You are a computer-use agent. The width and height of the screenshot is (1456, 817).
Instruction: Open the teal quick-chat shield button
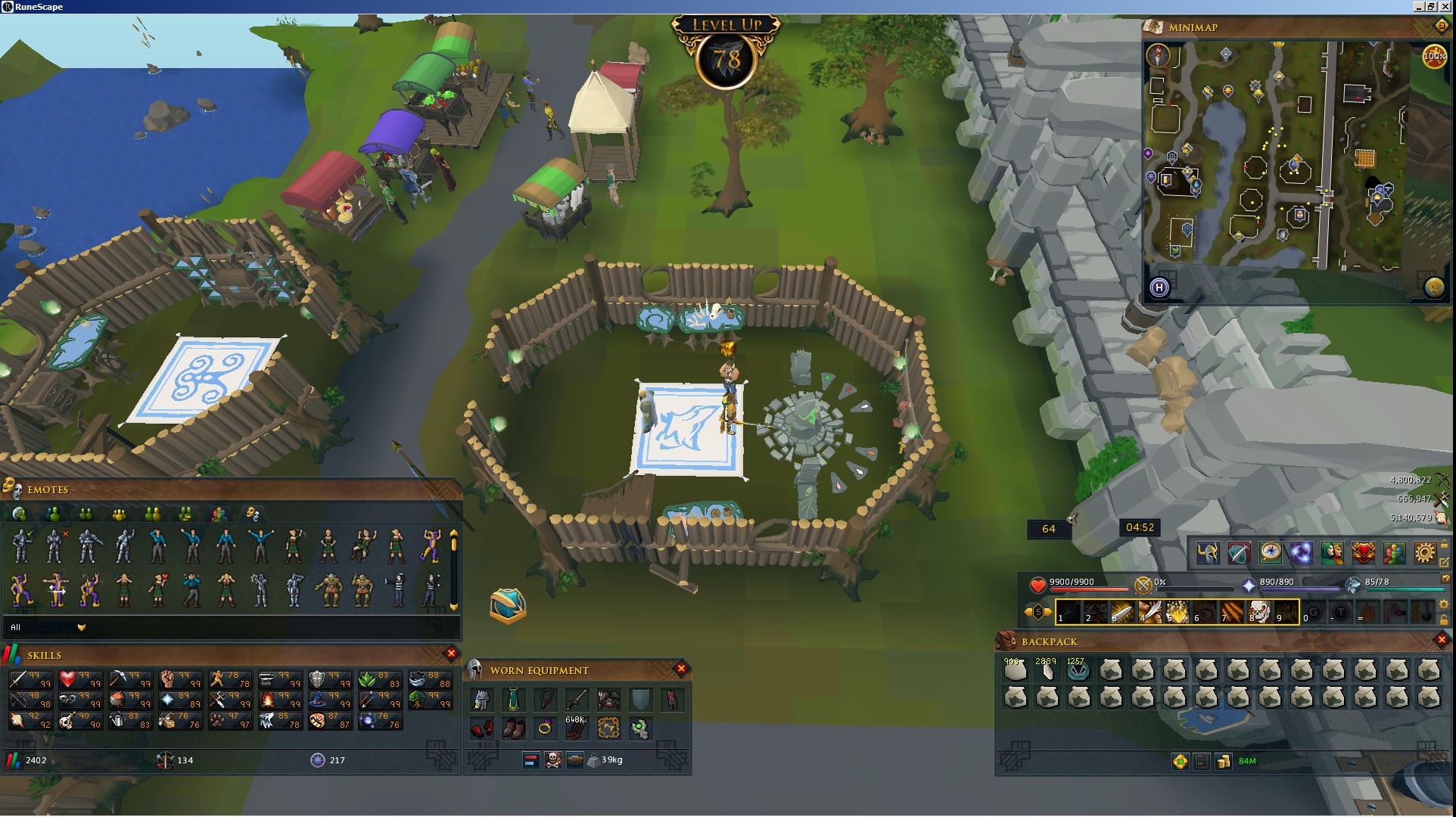508,605
